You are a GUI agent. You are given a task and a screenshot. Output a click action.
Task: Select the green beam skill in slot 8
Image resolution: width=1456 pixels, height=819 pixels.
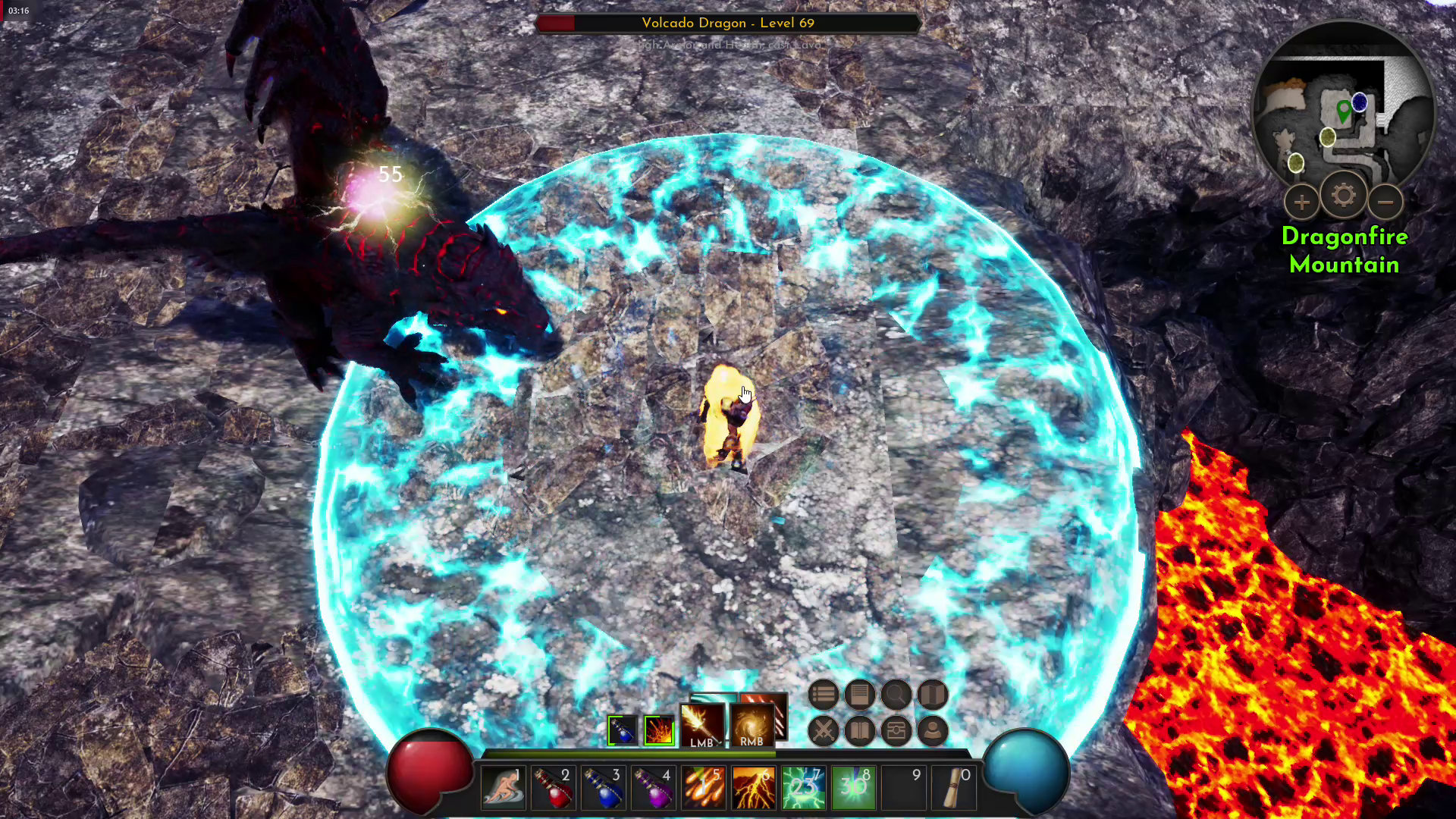(x=853, y=789)
